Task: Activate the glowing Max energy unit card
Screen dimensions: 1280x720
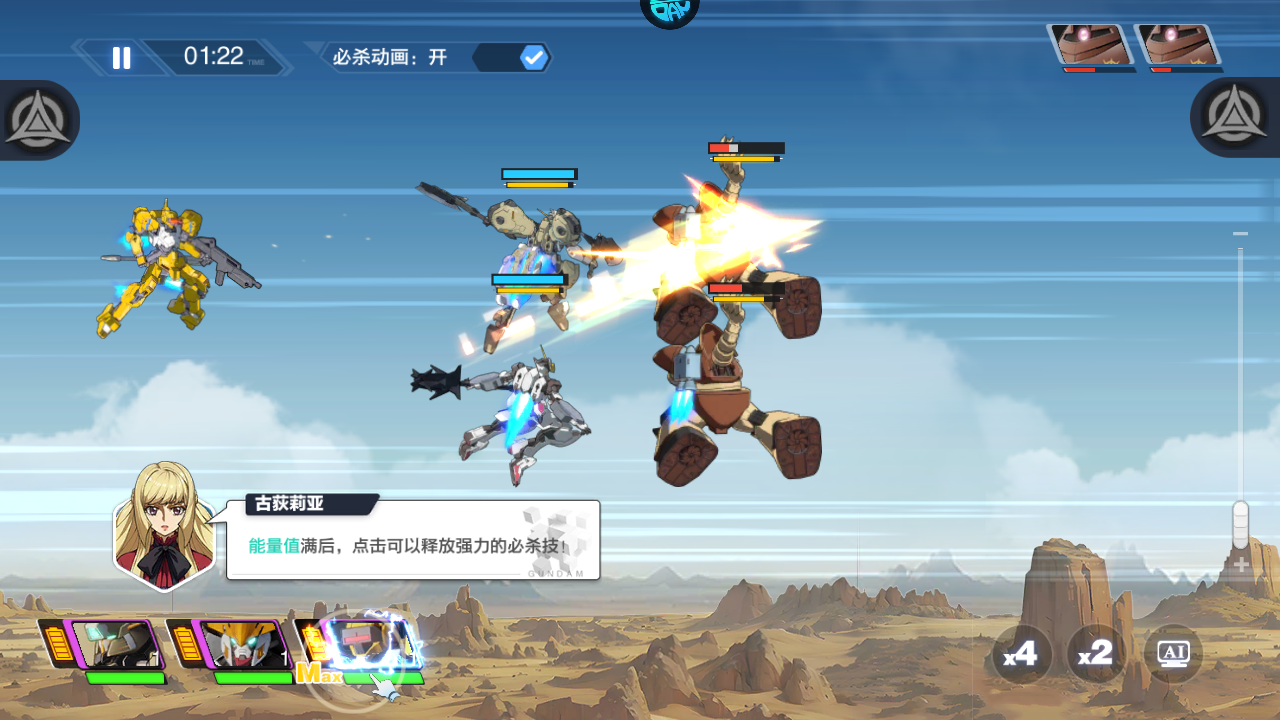Action: (366, 643)
